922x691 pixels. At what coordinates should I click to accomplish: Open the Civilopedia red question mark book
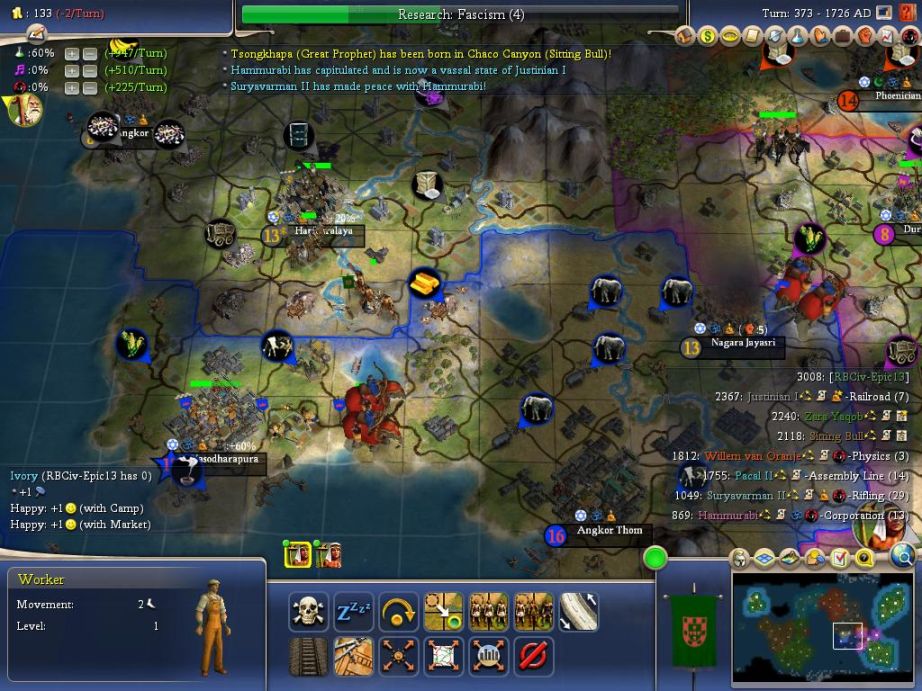[x=909, y=13]
